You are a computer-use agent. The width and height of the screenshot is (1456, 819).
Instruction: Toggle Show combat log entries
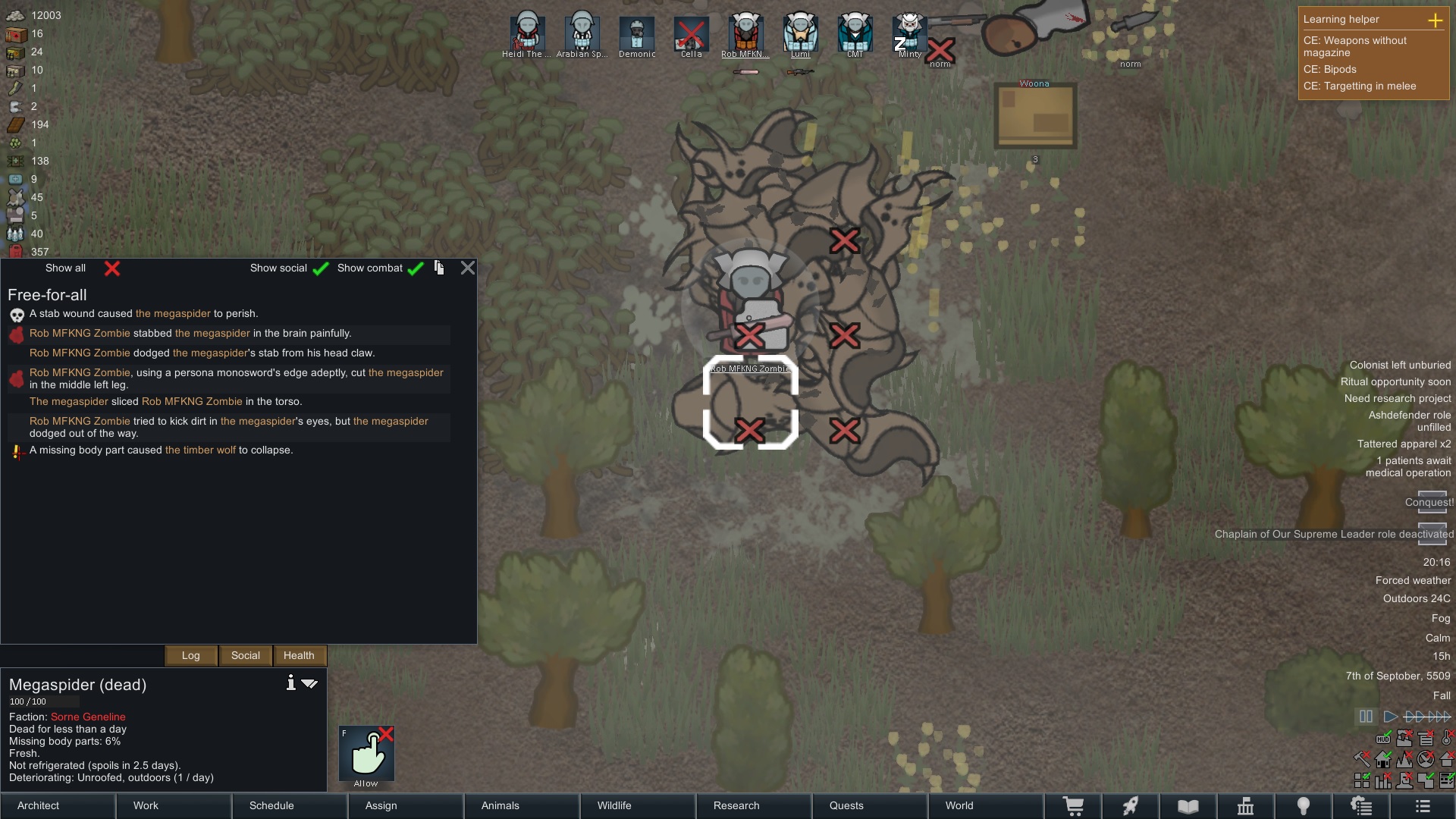[416, 268]
